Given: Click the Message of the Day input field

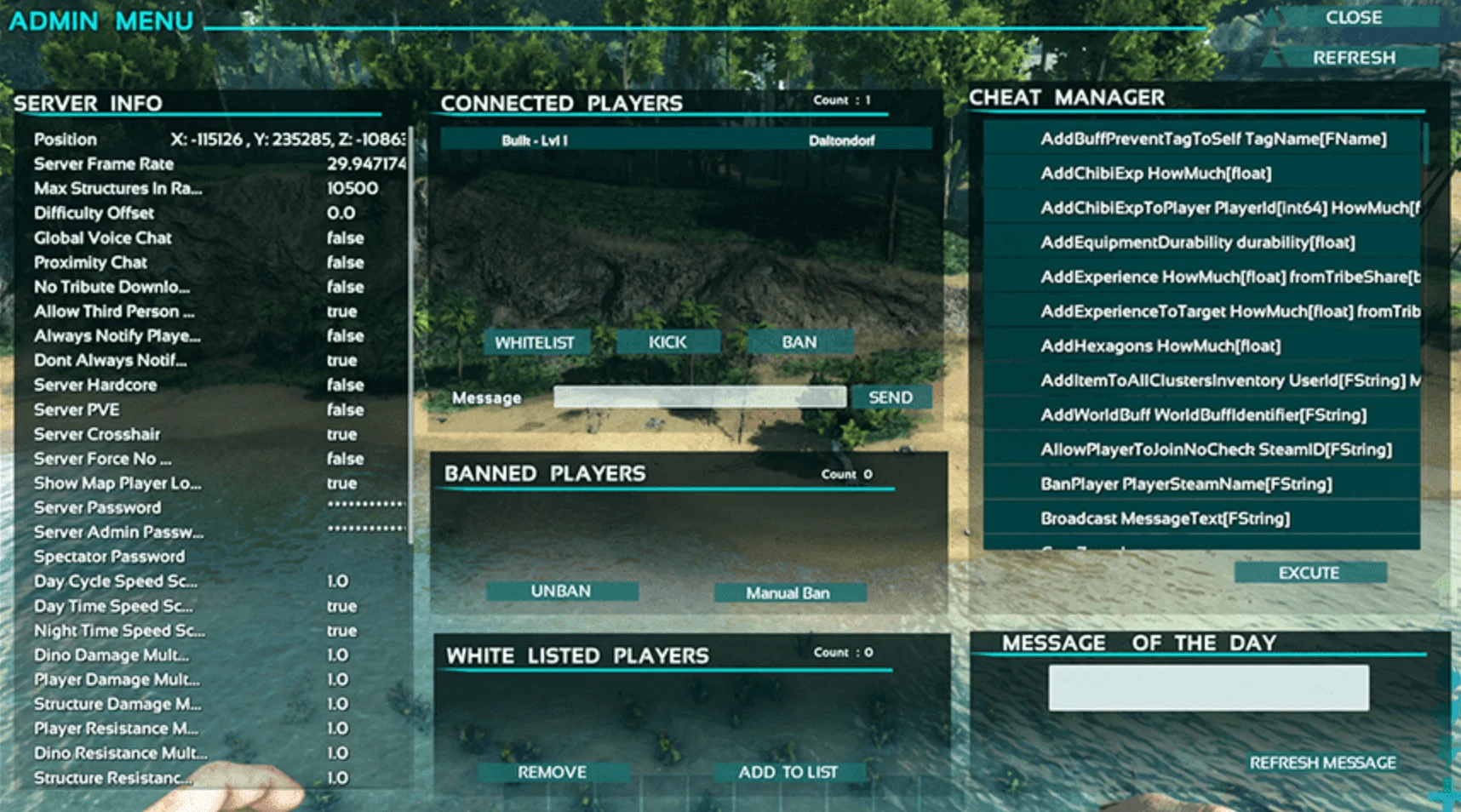Looking at the screenshot, I should coord(1208,686).
